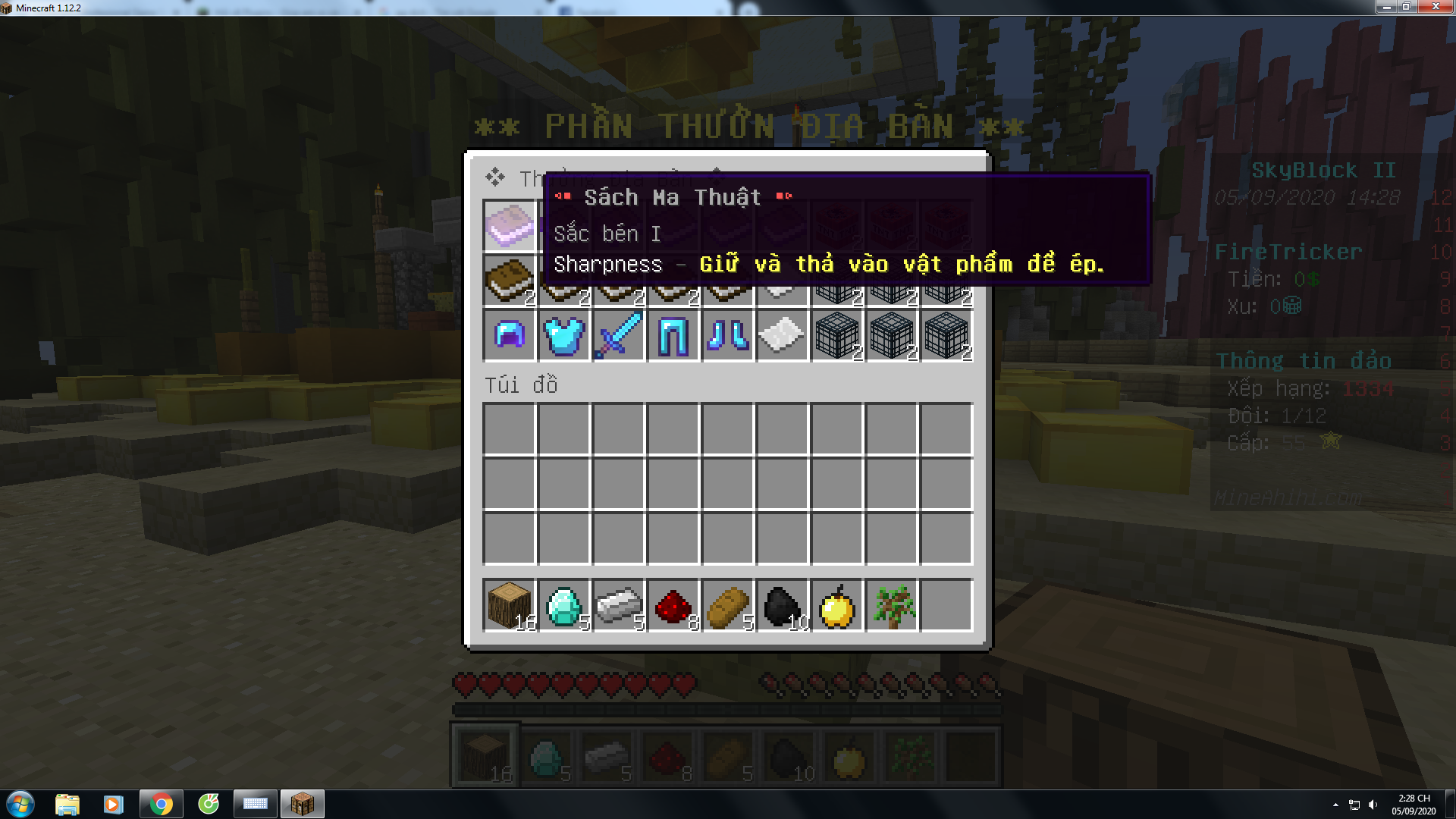Choose the bread stack in the inventory window

(727, 605)
